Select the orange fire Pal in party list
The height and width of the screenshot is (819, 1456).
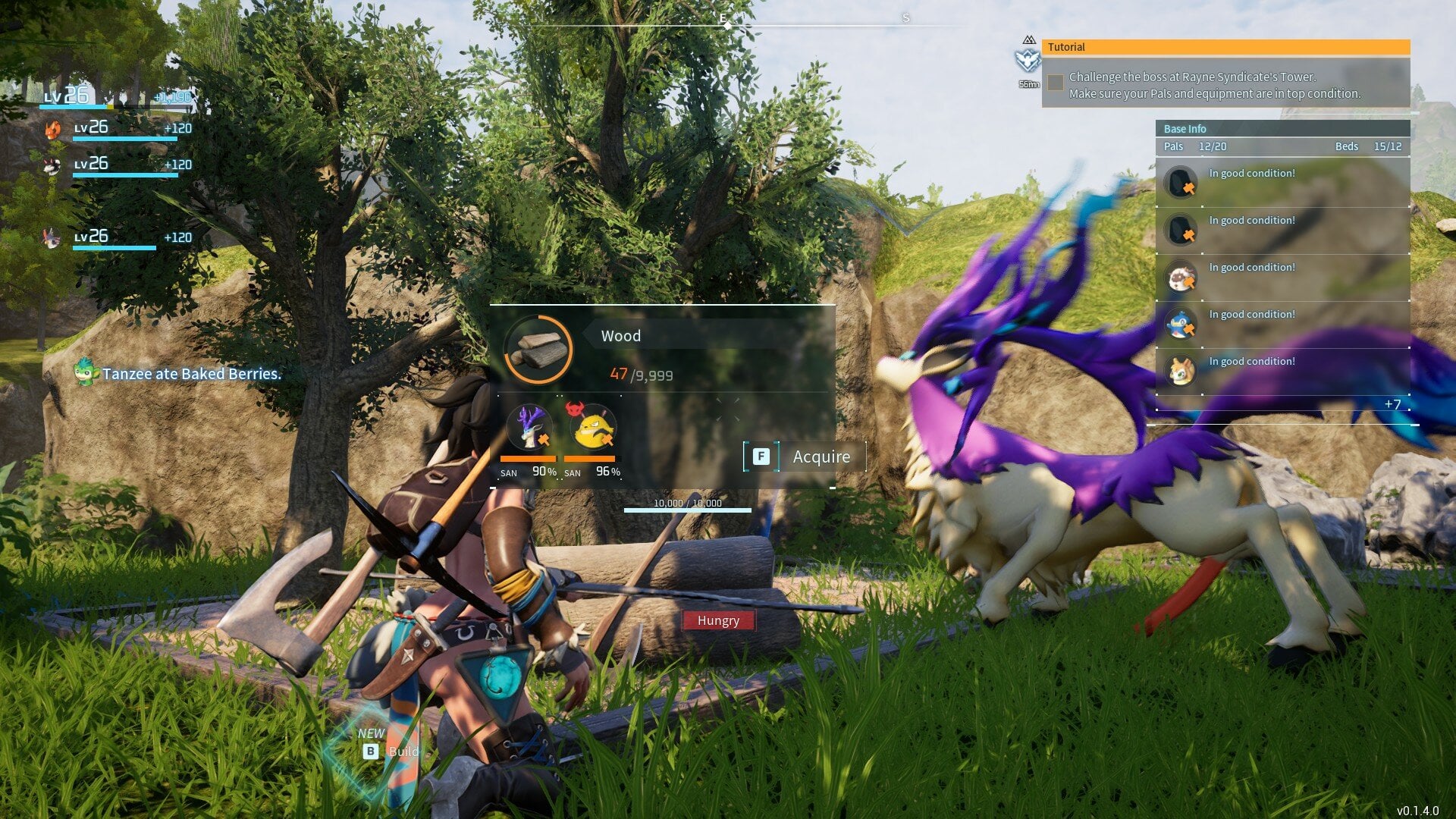click(x=52, y=129)
